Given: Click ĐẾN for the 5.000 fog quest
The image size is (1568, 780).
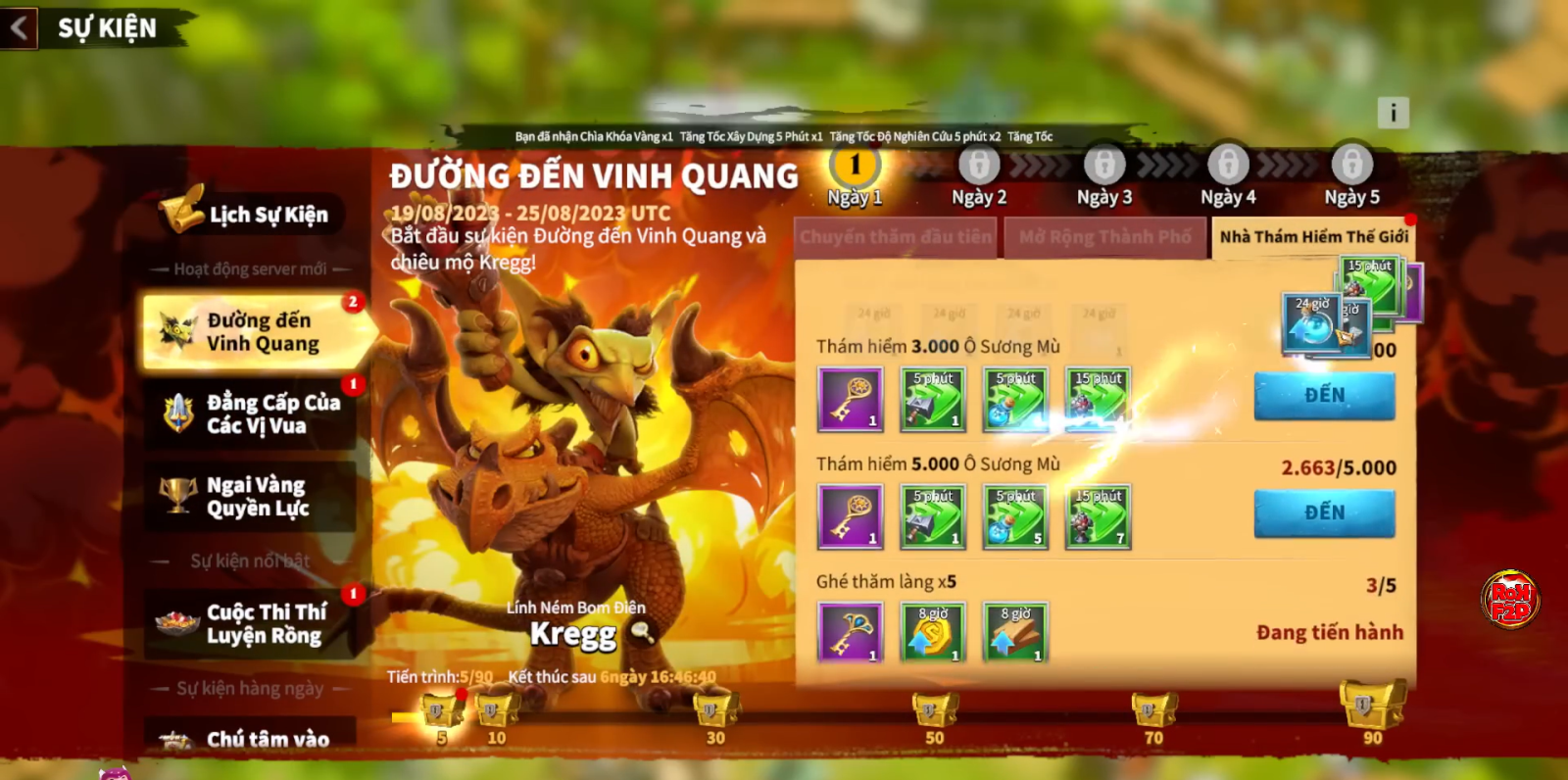Looking at the screenshot, I should point(1324,512).
